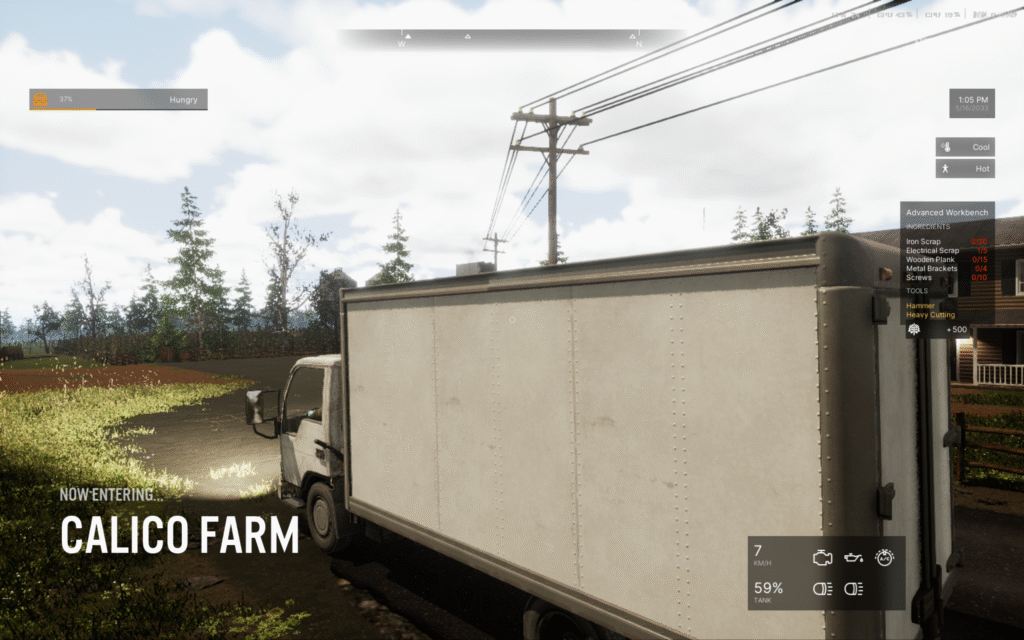The image size is (1024, 640).
Task: Click the Hungry status food icon
Action: [40, 100]
